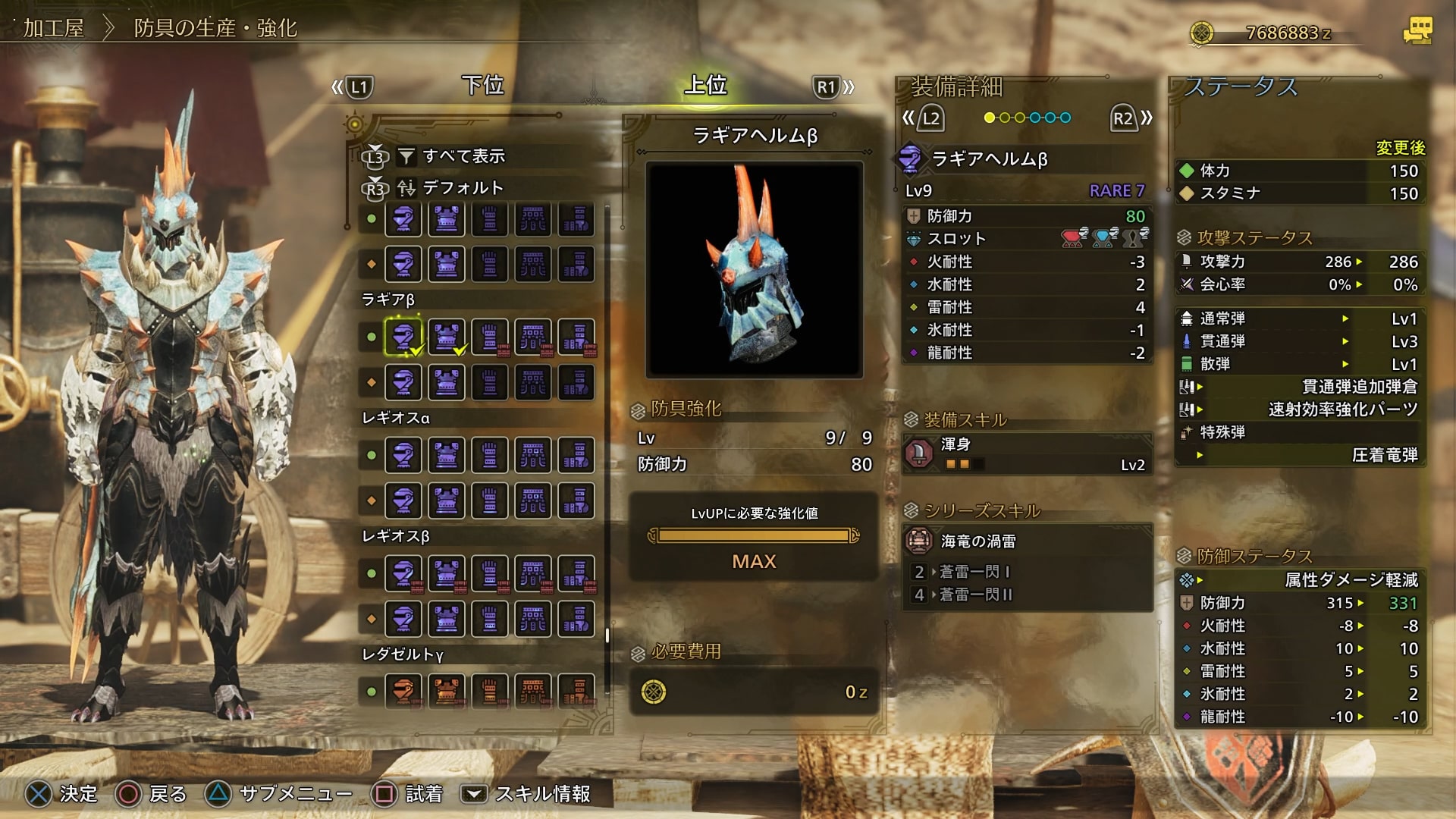
Task: Select the highlighted ラギアヘルムβ helmet slot
Action: (x=403, y=337)
